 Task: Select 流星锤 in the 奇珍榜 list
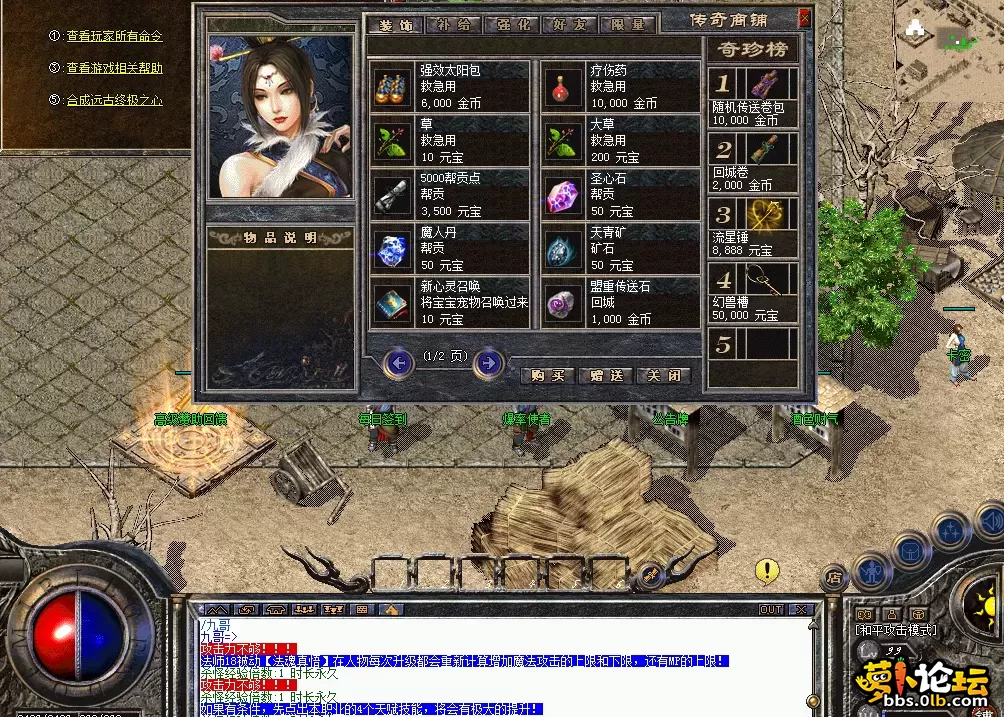coord(753,227)
